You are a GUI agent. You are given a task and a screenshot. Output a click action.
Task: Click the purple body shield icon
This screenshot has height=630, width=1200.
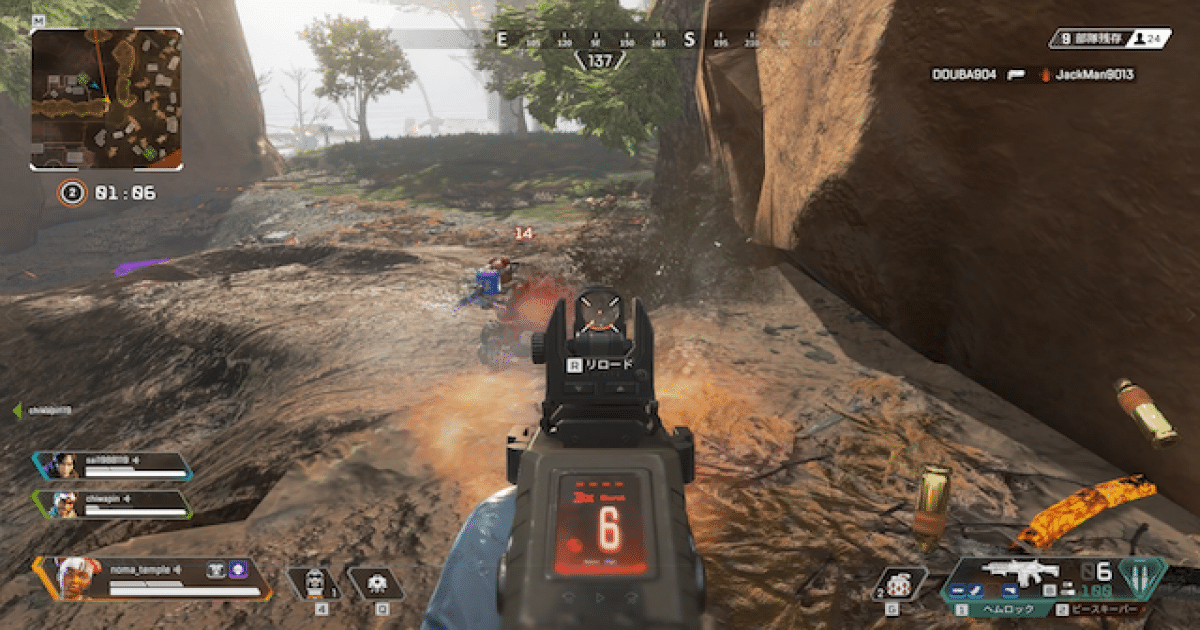(238, 569)
